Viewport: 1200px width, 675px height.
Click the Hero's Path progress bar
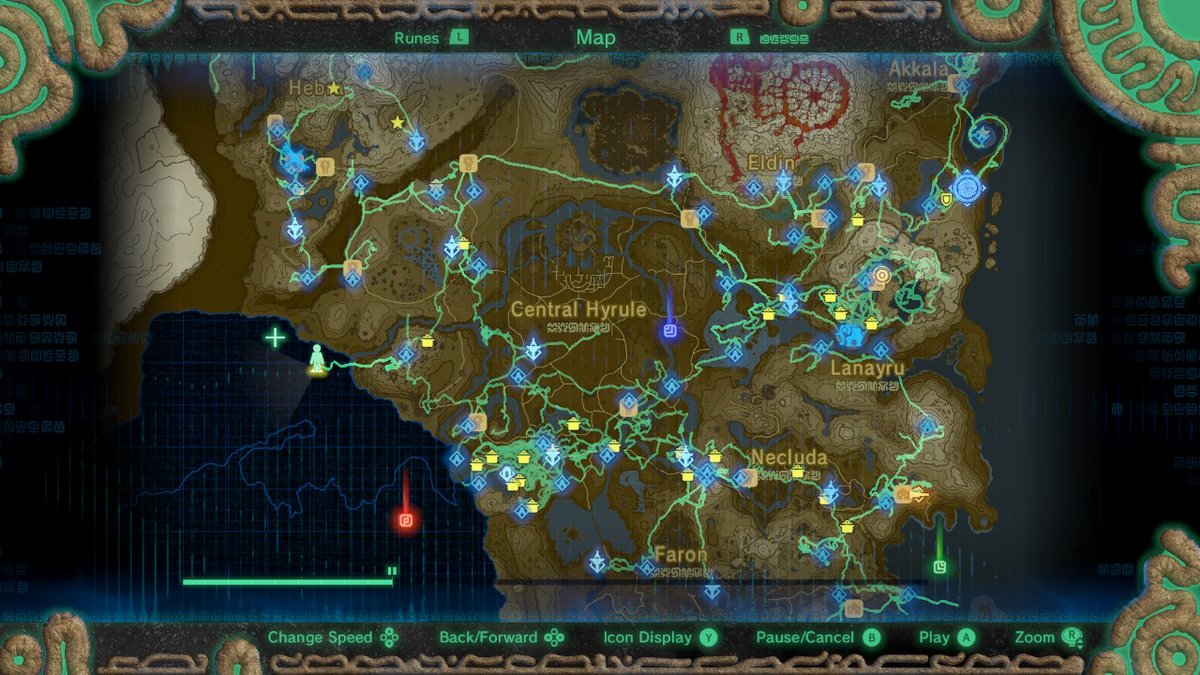pos(288,581)
